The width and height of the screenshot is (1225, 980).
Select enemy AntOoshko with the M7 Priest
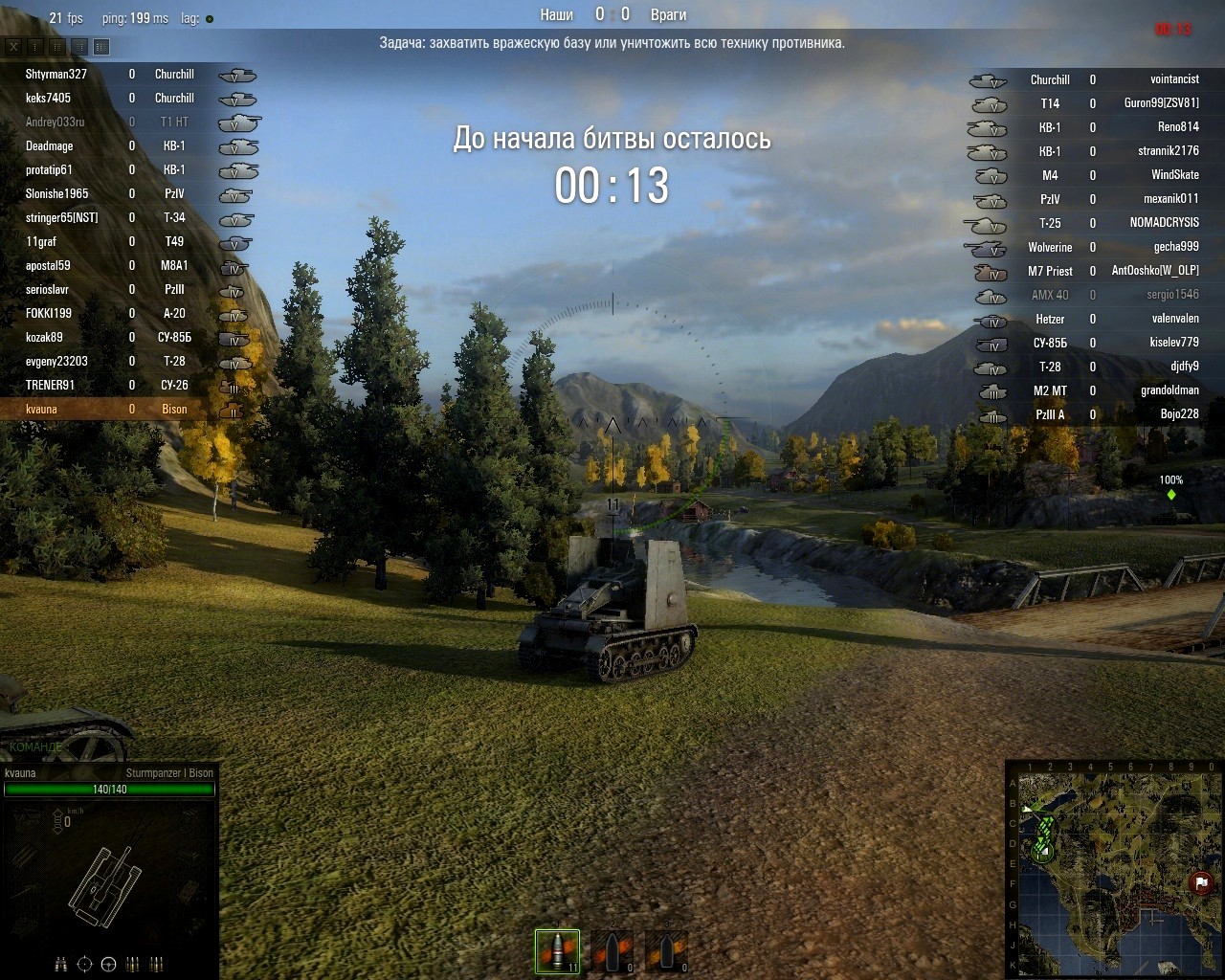tap(1154, 270)
